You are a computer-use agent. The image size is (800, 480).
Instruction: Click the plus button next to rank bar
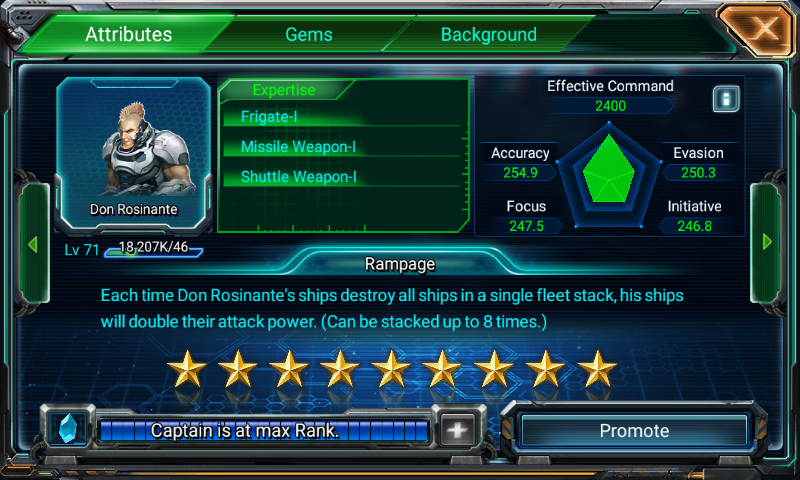(457, 431)
